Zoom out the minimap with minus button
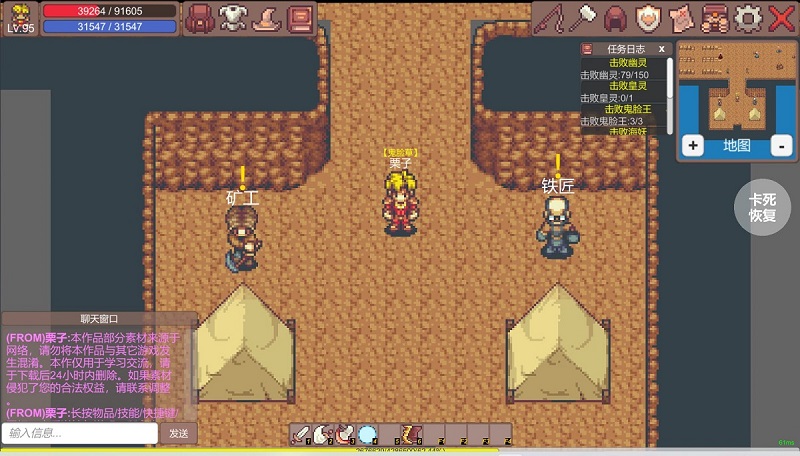This screenshot has width=800, height=456. coord(782,146)
